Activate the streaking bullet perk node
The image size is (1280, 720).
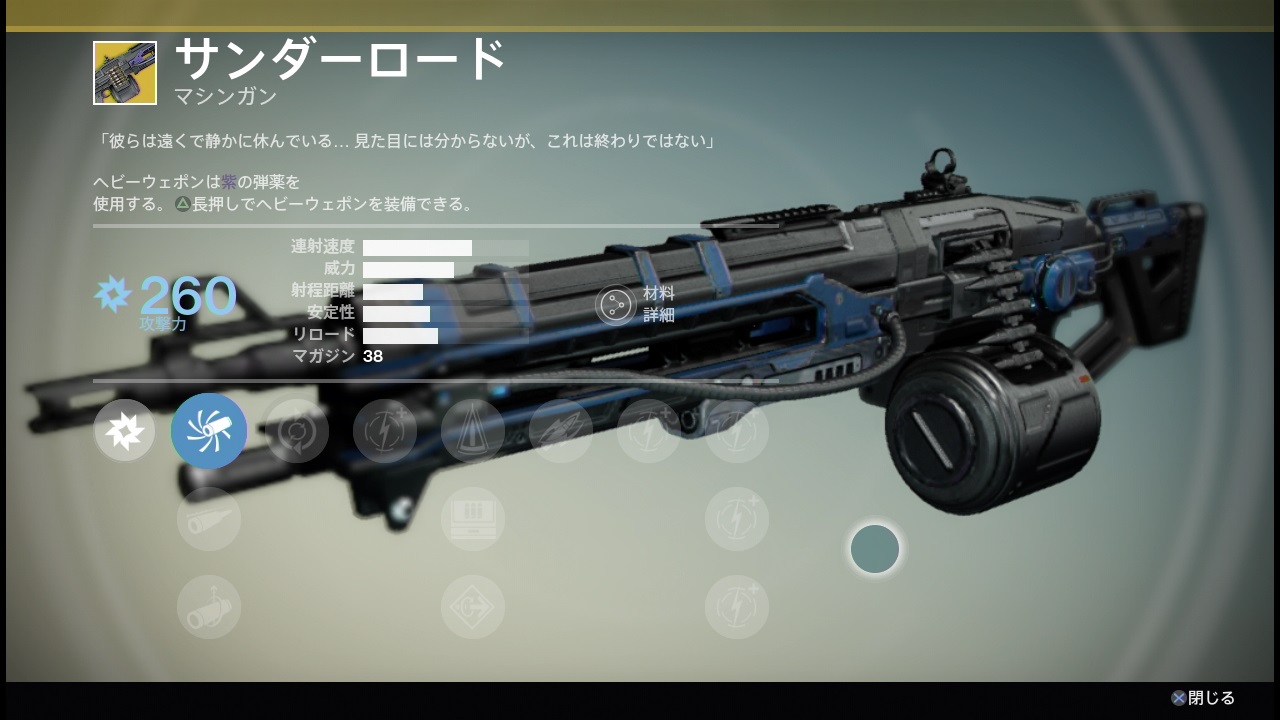pyautogui.click(x=561, y=431)
